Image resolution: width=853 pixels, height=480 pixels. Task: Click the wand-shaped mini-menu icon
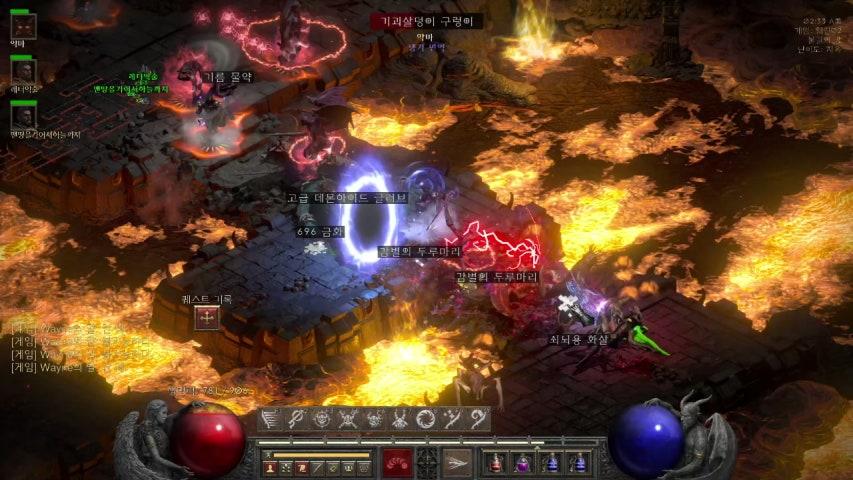pyautogui.click(x=296, y=420)
